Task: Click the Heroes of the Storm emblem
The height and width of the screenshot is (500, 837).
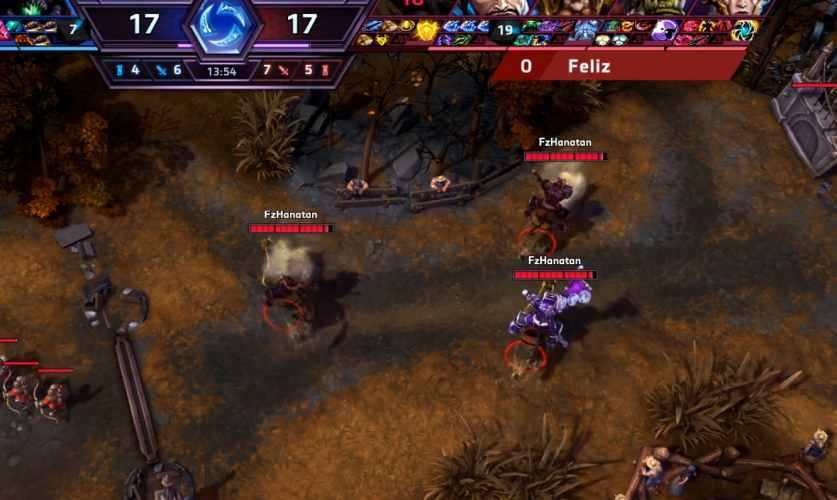Action: click(x=221, y=25)
